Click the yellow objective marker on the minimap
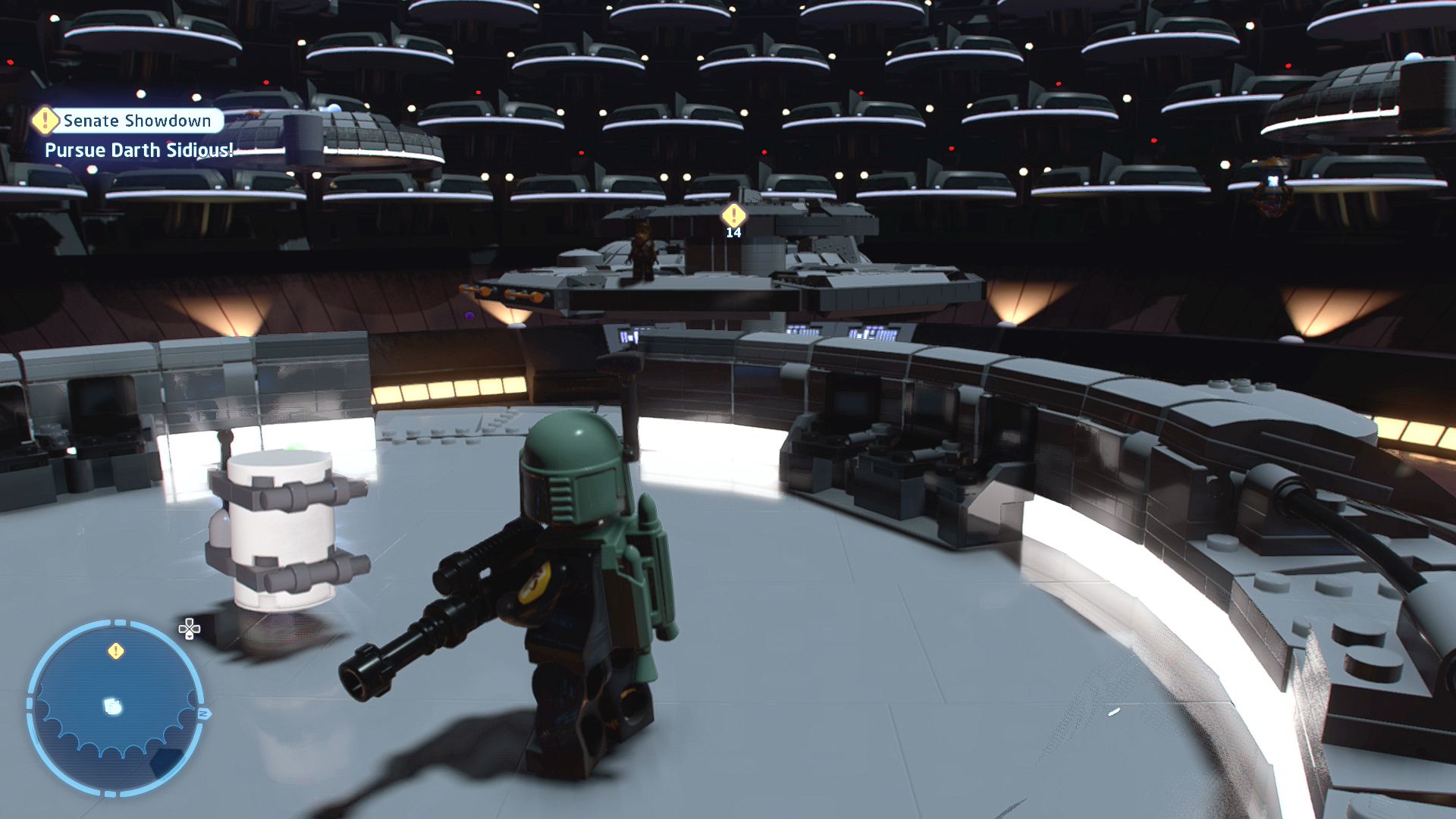This screenshot has height=819, width=1456. pos(116,651)
